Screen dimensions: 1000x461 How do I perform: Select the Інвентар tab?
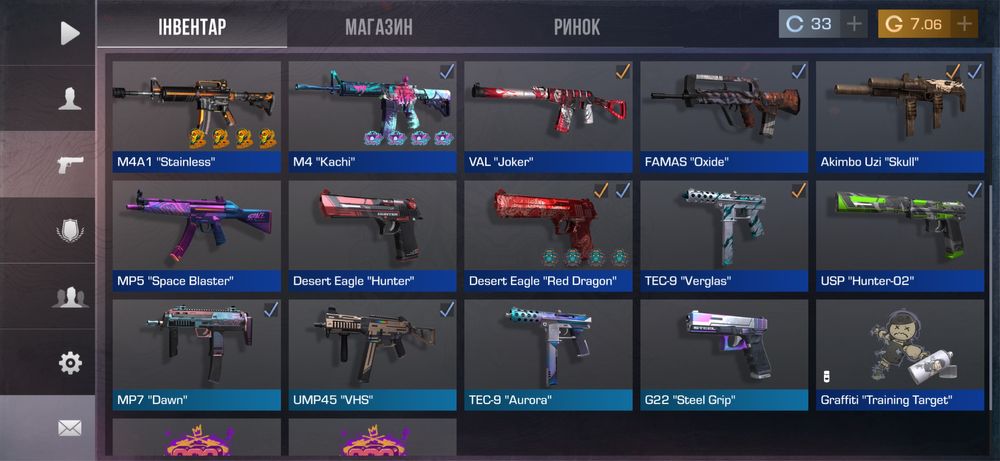pos(192,26)
